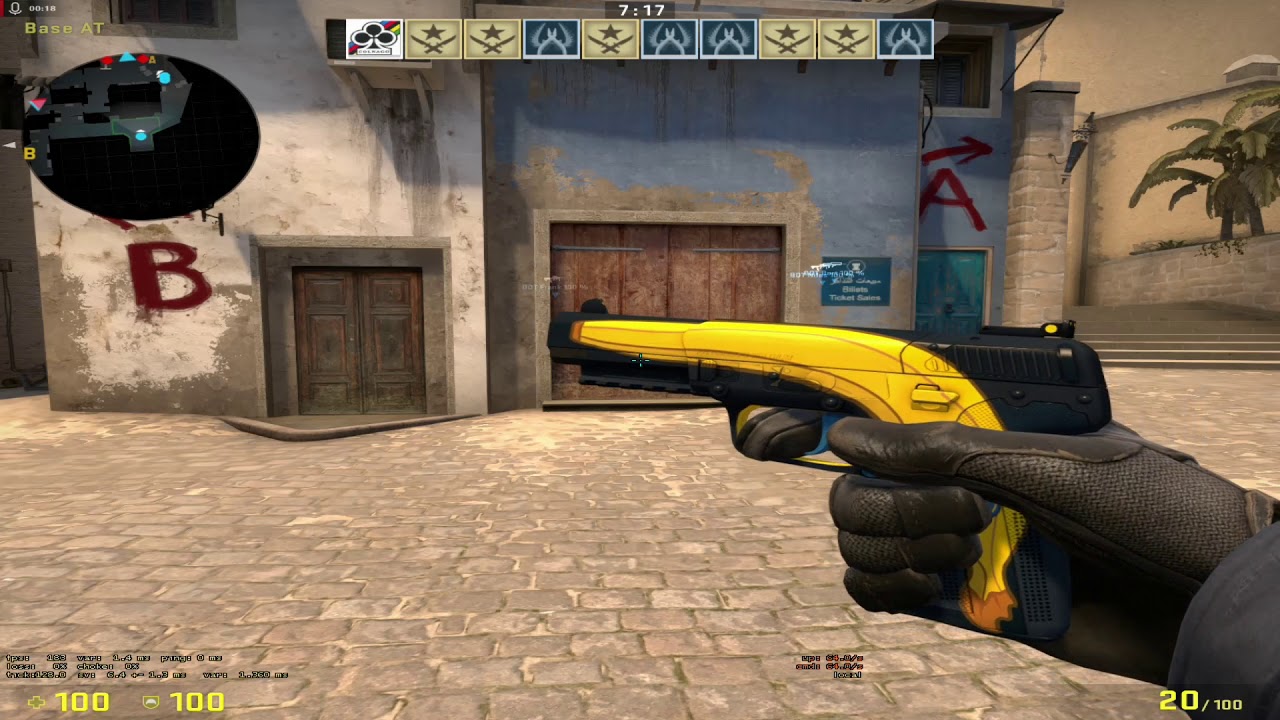
Task: Click the circular radar minimap
Action: pyautogui.click(x=140, y=136)
